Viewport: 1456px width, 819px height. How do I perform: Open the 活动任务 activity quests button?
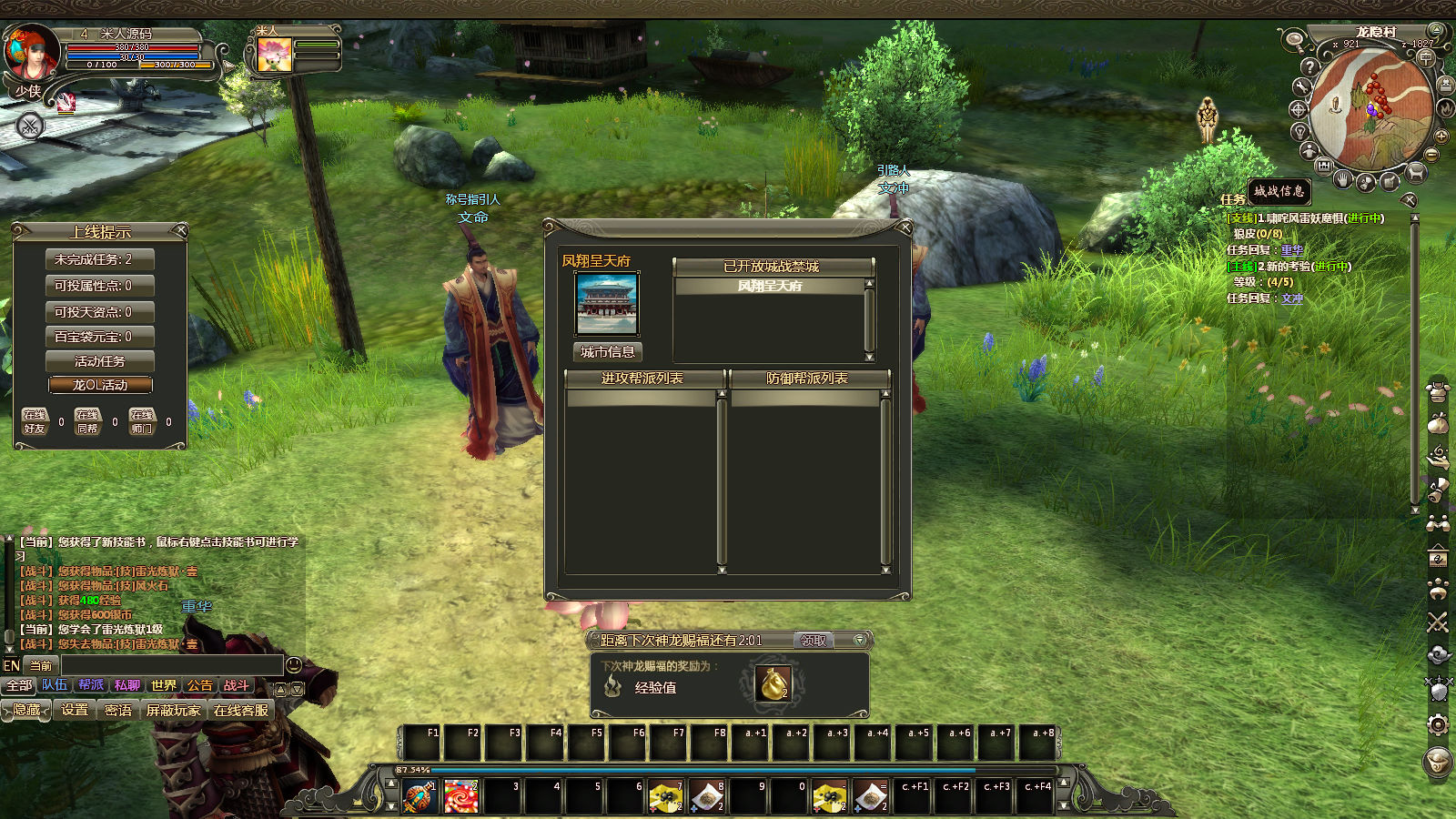100,361
